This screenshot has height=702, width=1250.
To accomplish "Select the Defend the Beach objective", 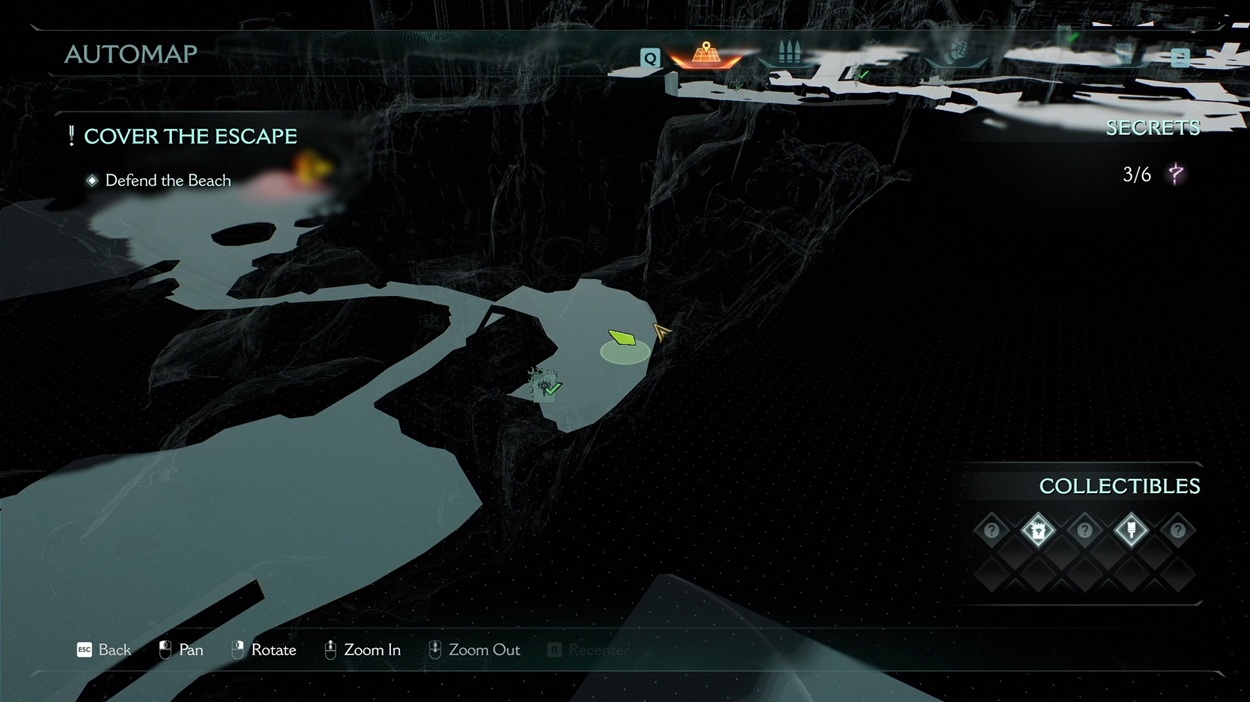I will (x=167, y=180).
